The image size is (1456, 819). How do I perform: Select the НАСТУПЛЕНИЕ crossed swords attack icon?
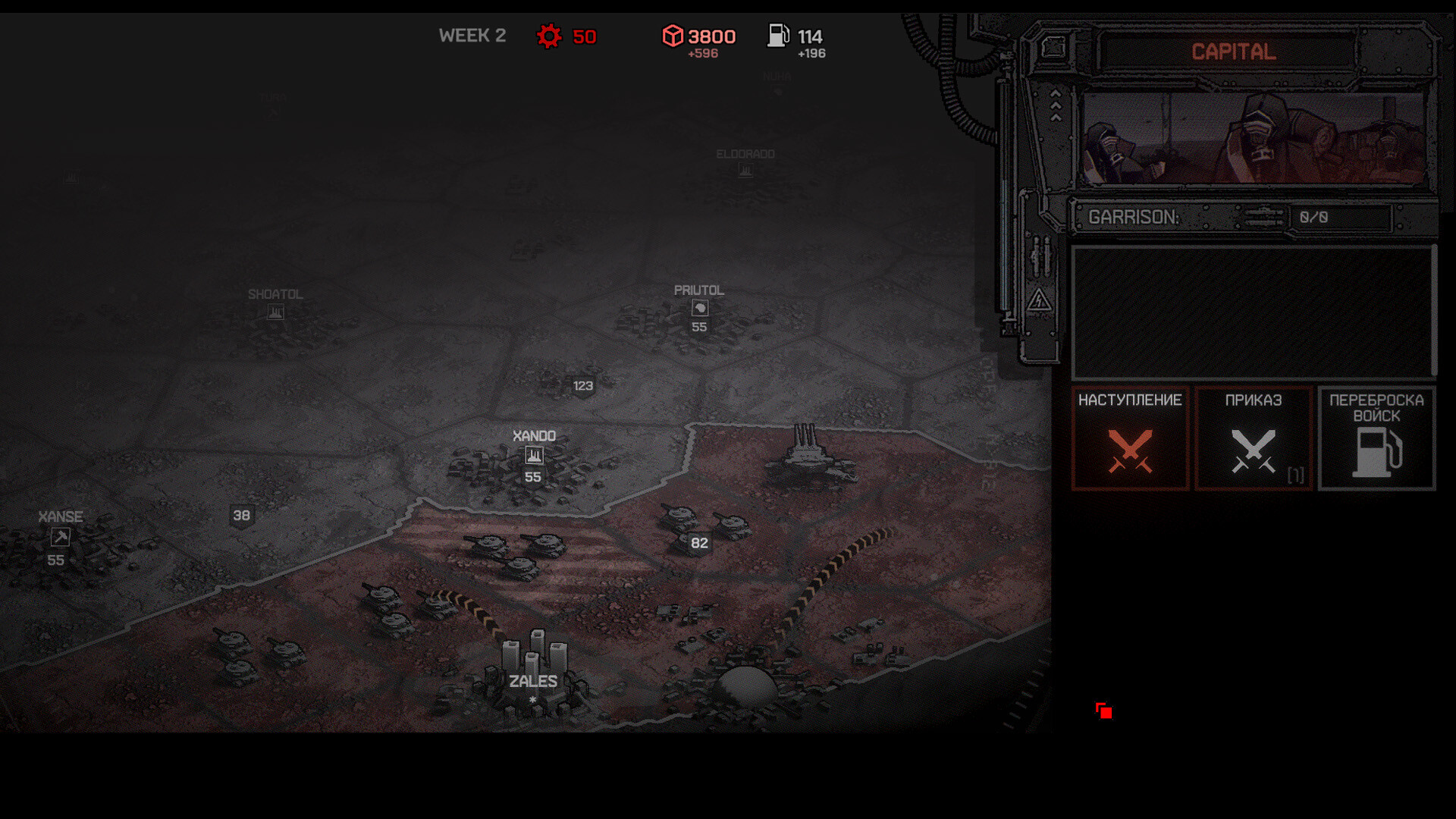[x=1129, y=451]
